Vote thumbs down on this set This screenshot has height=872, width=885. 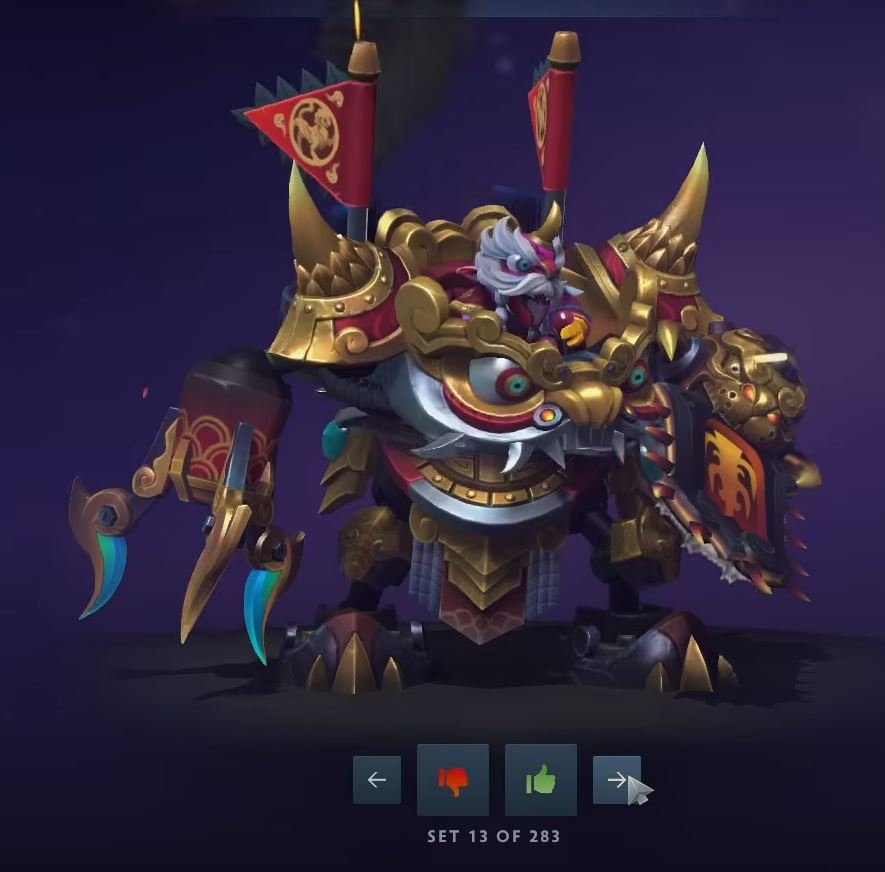point(453,780)
